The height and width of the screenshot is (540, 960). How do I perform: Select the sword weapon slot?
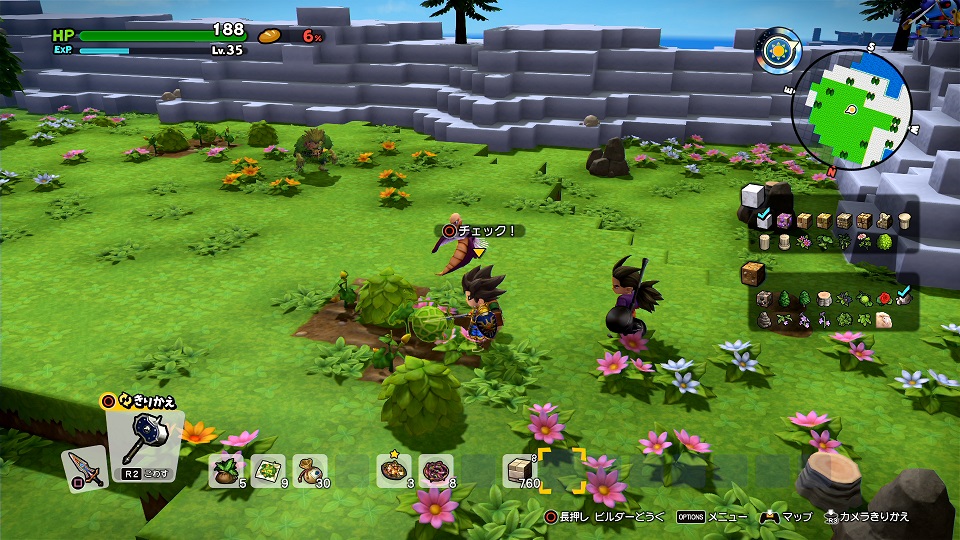click(83, 469)
